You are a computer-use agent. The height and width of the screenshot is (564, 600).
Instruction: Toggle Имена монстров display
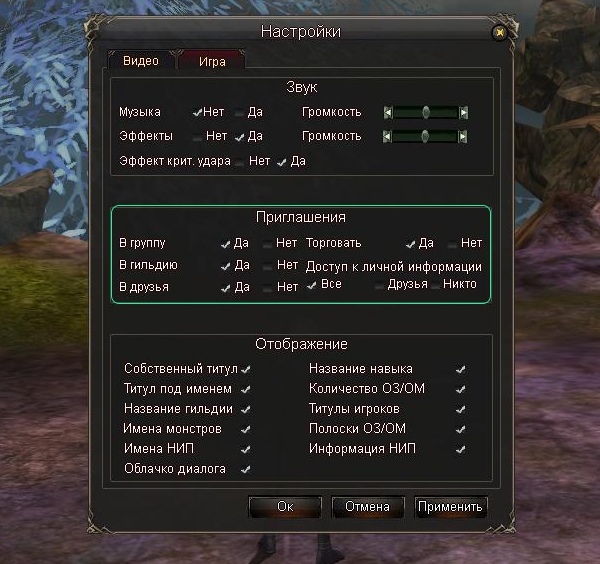(x=246, y=429)
